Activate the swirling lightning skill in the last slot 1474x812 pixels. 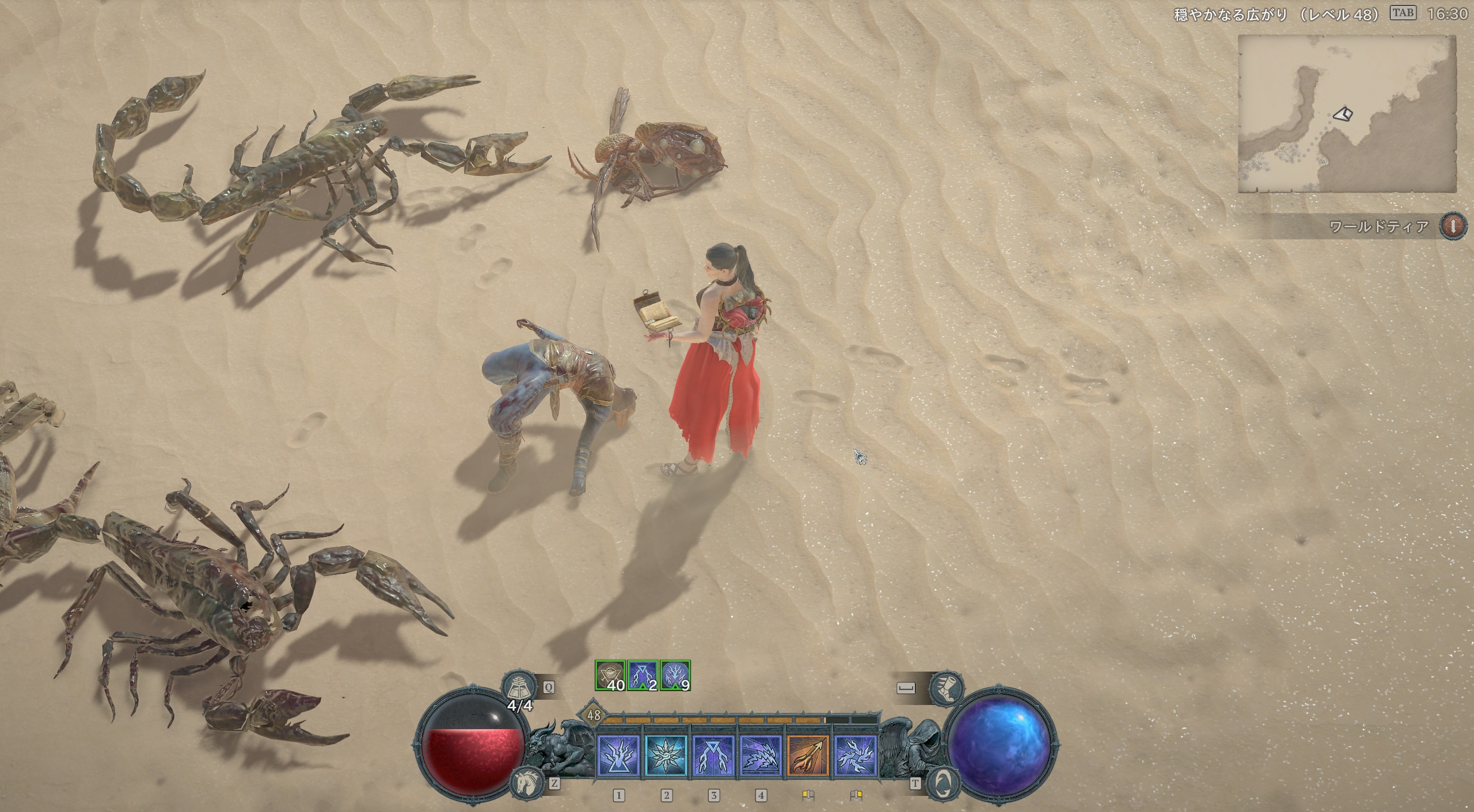click(855, 754)
